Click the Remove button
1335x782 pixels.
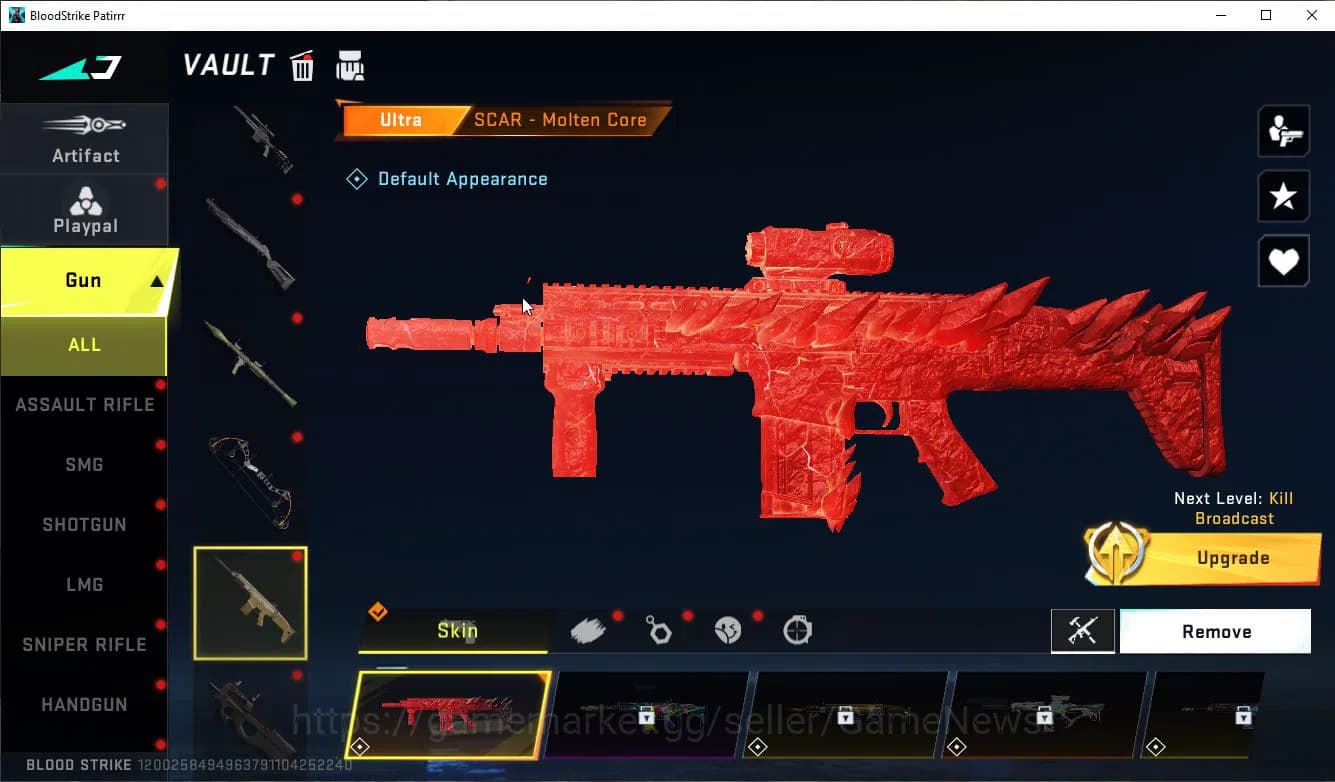[x=1216, y=631]
